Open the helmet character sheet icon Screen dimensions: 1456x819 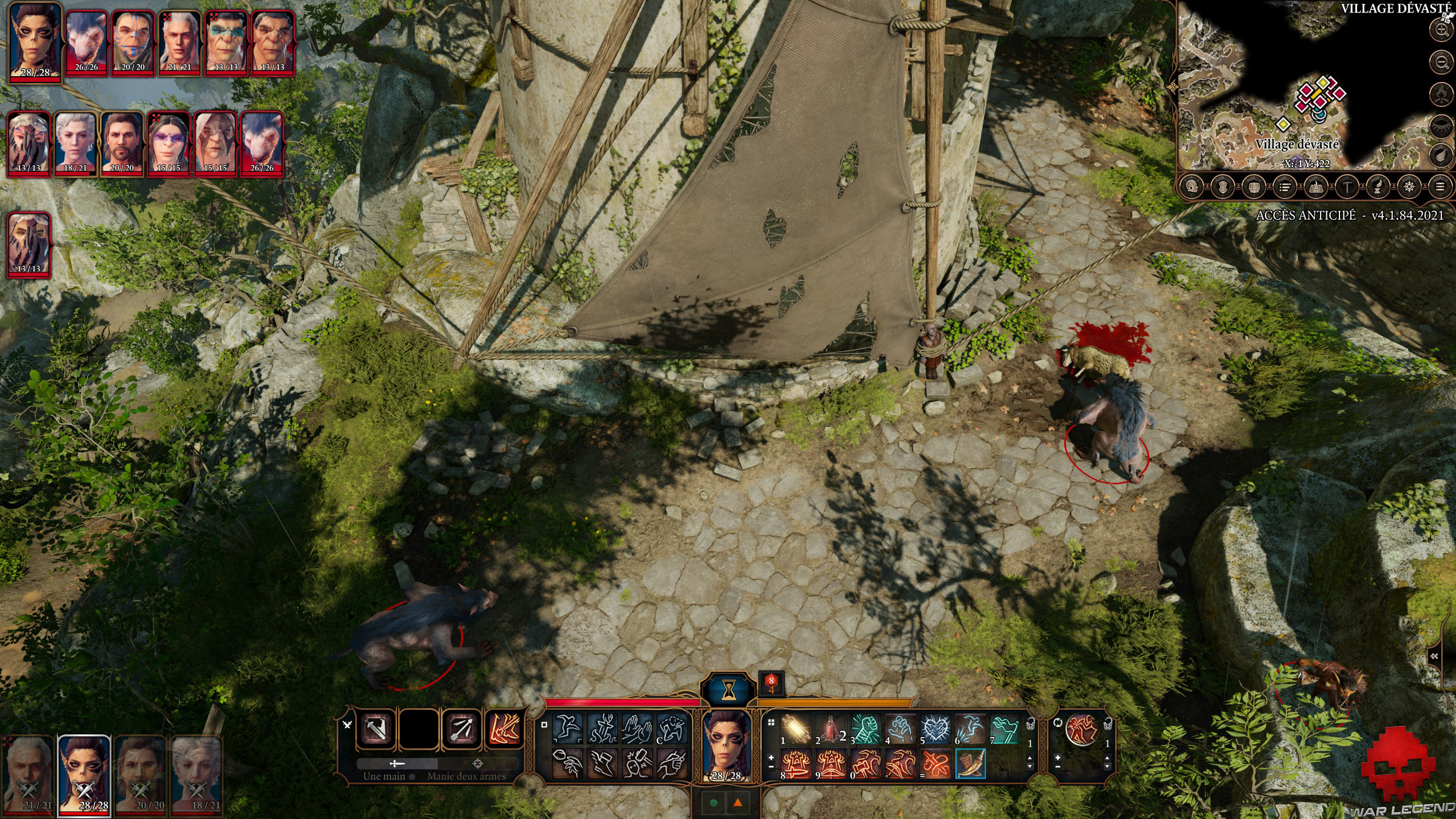(1192, 187)
